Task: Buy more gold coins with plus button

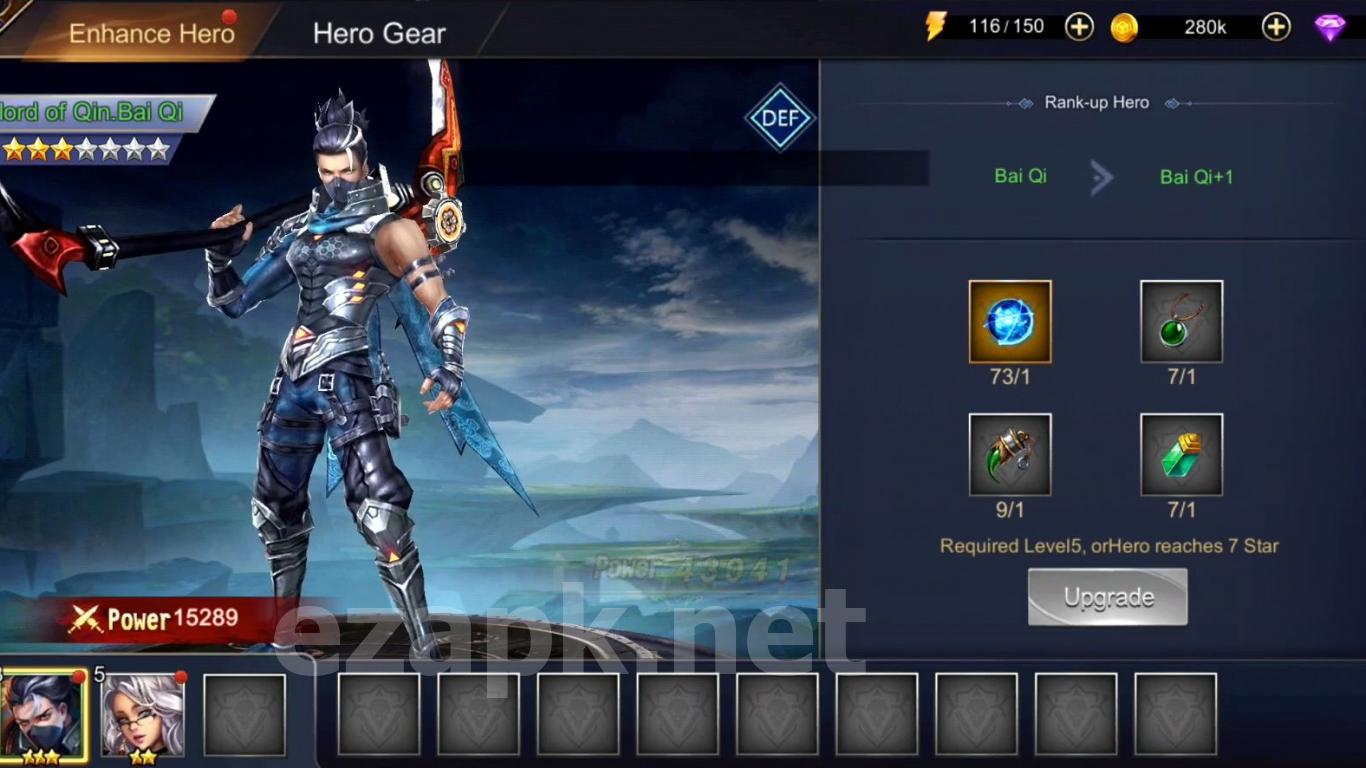Action: [x=1276, y=27]
